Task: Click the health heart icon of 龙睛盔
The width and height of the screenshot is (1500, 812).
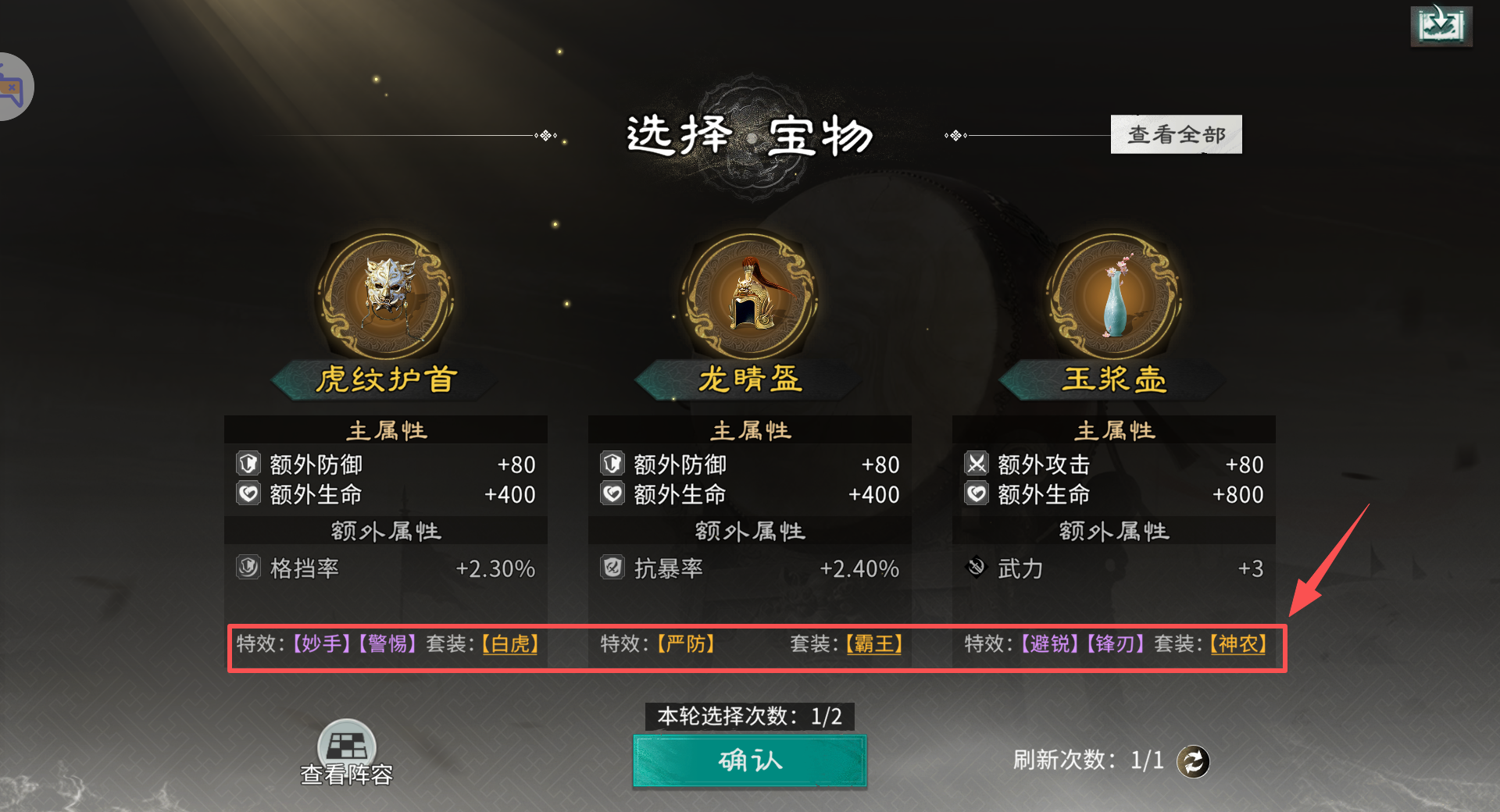Action: pos(612,493)
